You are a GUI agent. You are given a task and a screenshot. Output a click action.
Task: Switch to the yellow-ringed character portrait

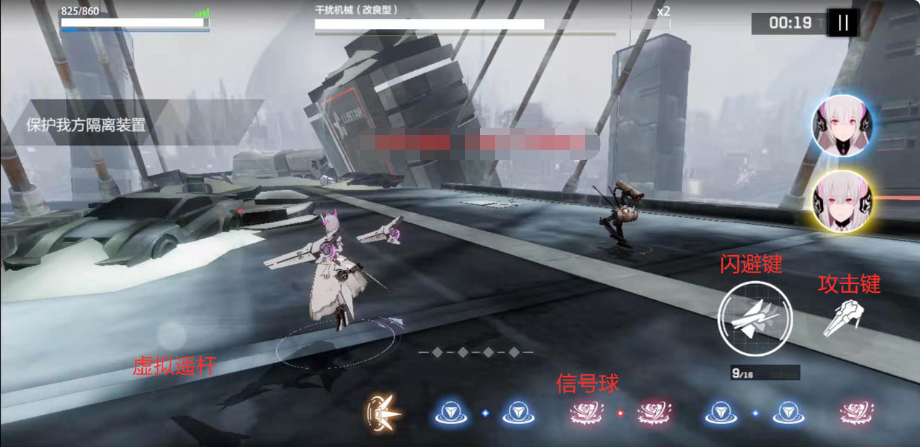[843, 201]
